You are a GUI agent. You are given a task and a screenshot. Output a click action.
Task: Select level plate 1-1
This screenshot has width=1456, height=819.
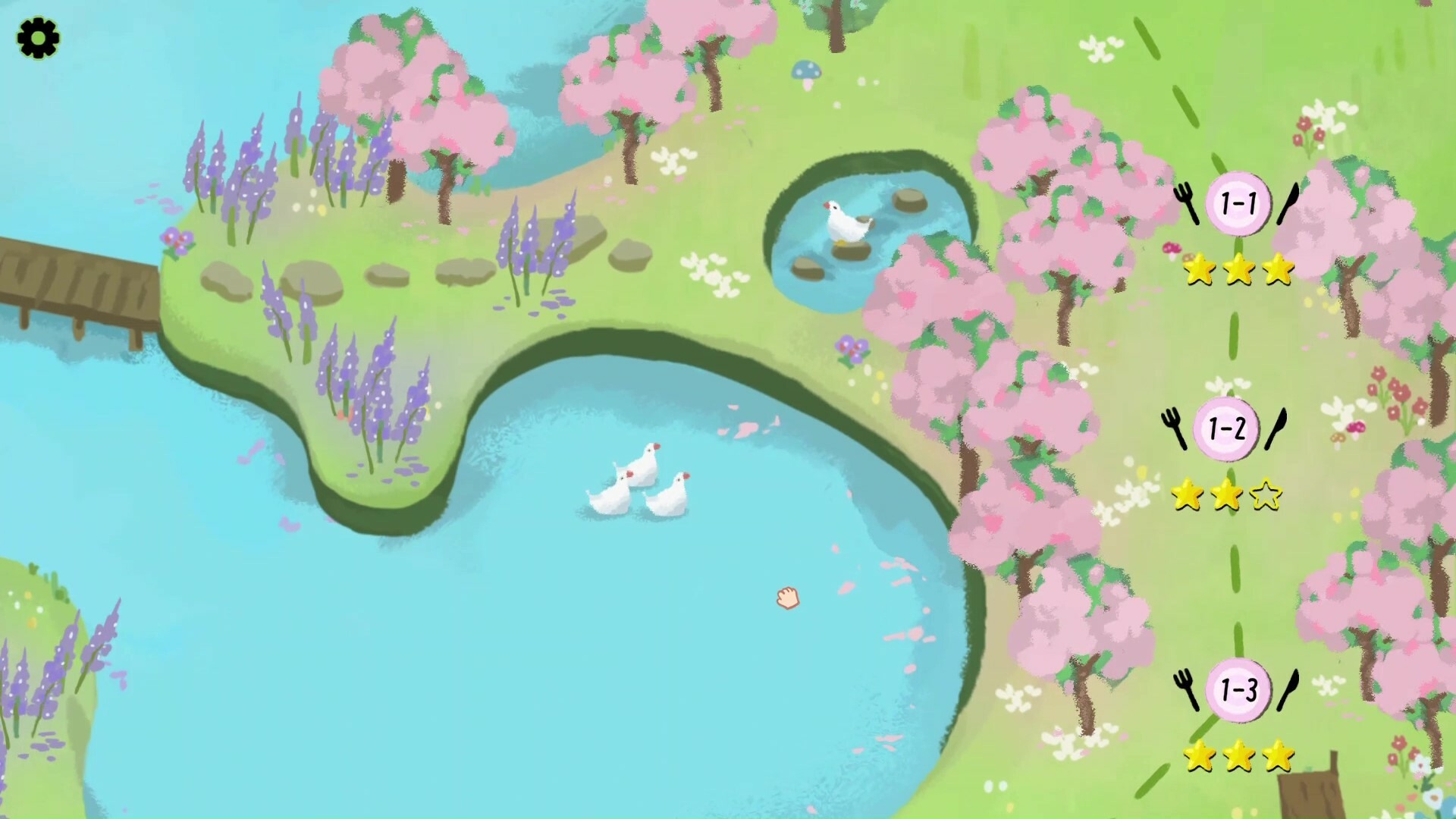1239,202
